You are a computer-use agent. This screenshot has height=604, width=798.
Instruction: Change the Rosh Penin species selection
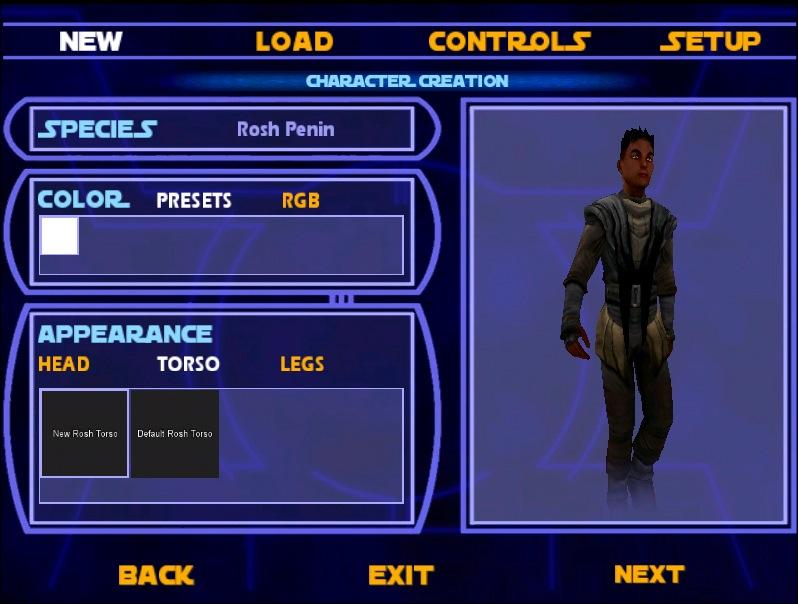(285, 129)
